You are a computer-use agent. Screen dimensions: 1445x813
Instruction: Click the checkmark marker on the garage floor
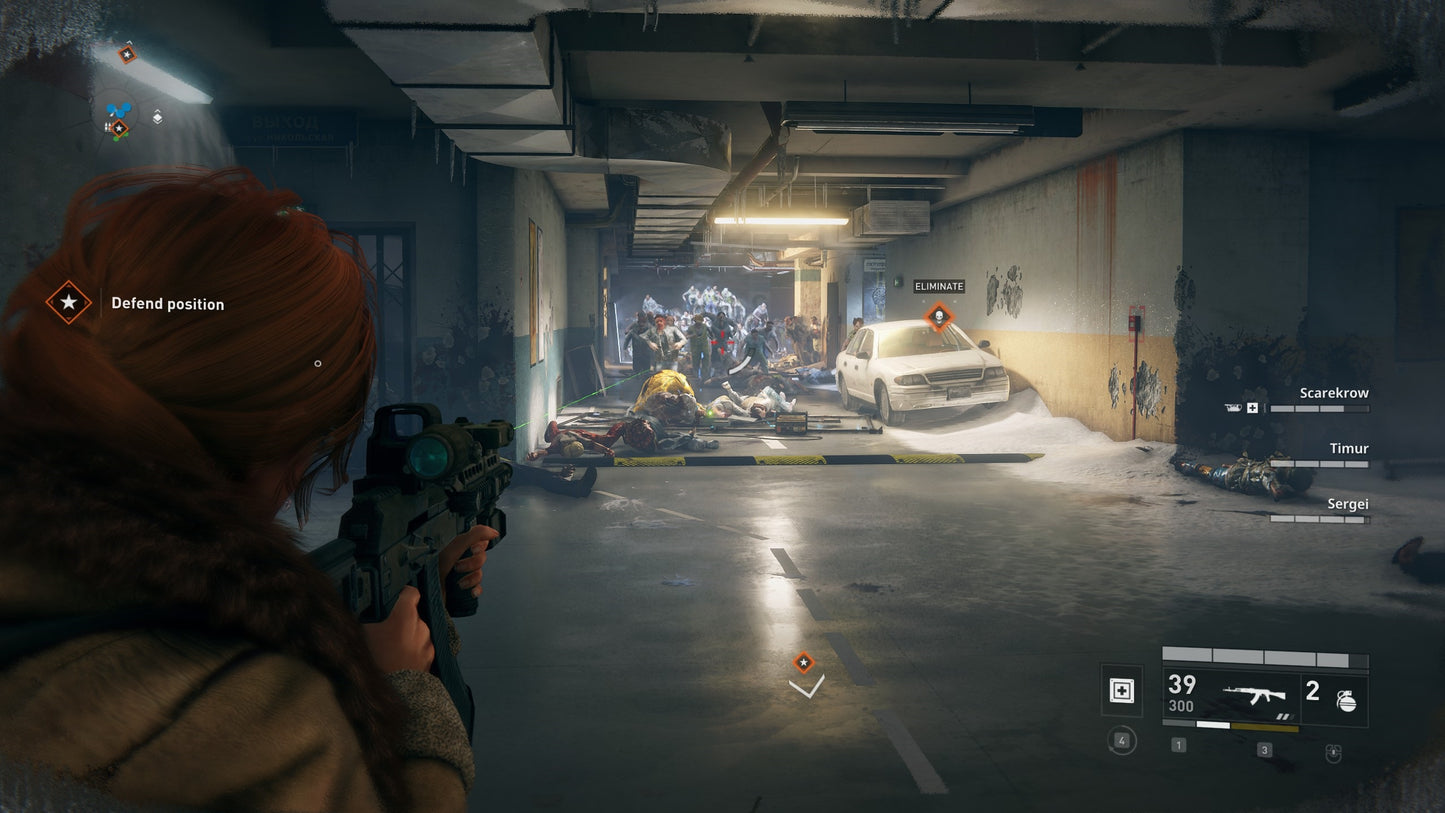coord(805,689)
